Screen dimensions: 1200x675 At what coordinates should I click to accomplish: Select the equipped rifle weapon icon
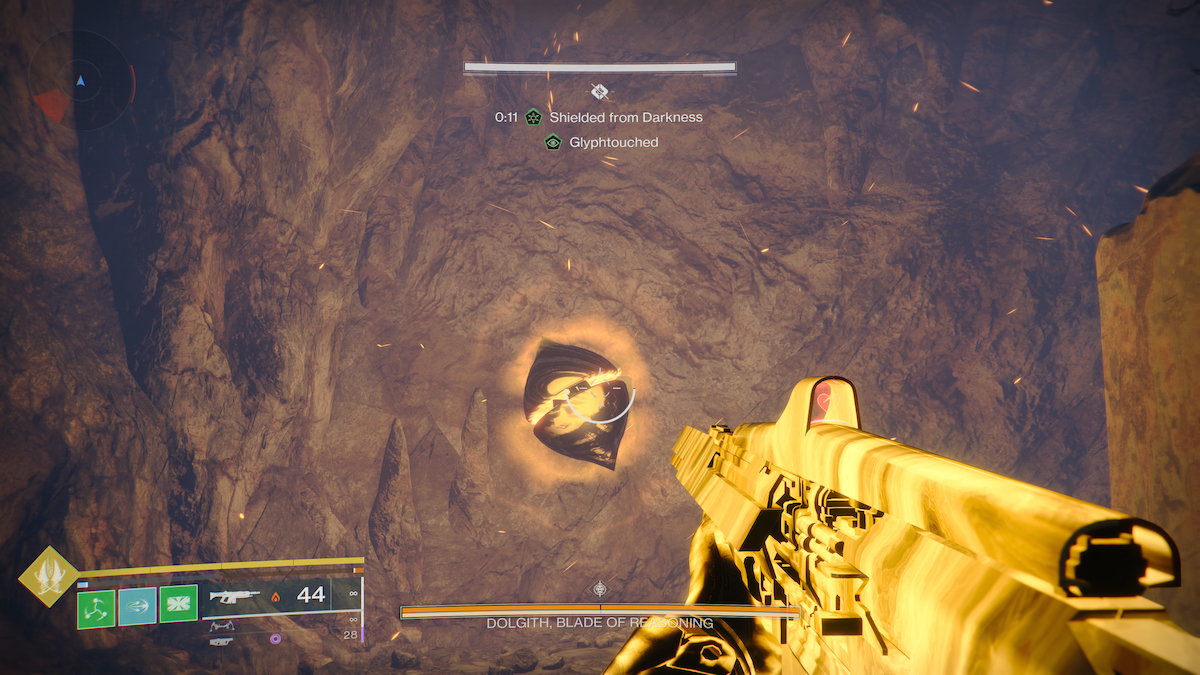(x=235, y=598)
